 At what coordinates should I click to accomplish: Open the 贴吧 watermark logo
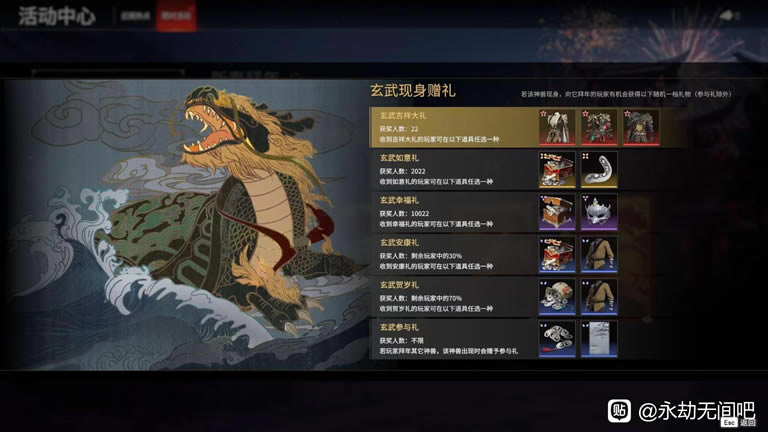point(621,409)
